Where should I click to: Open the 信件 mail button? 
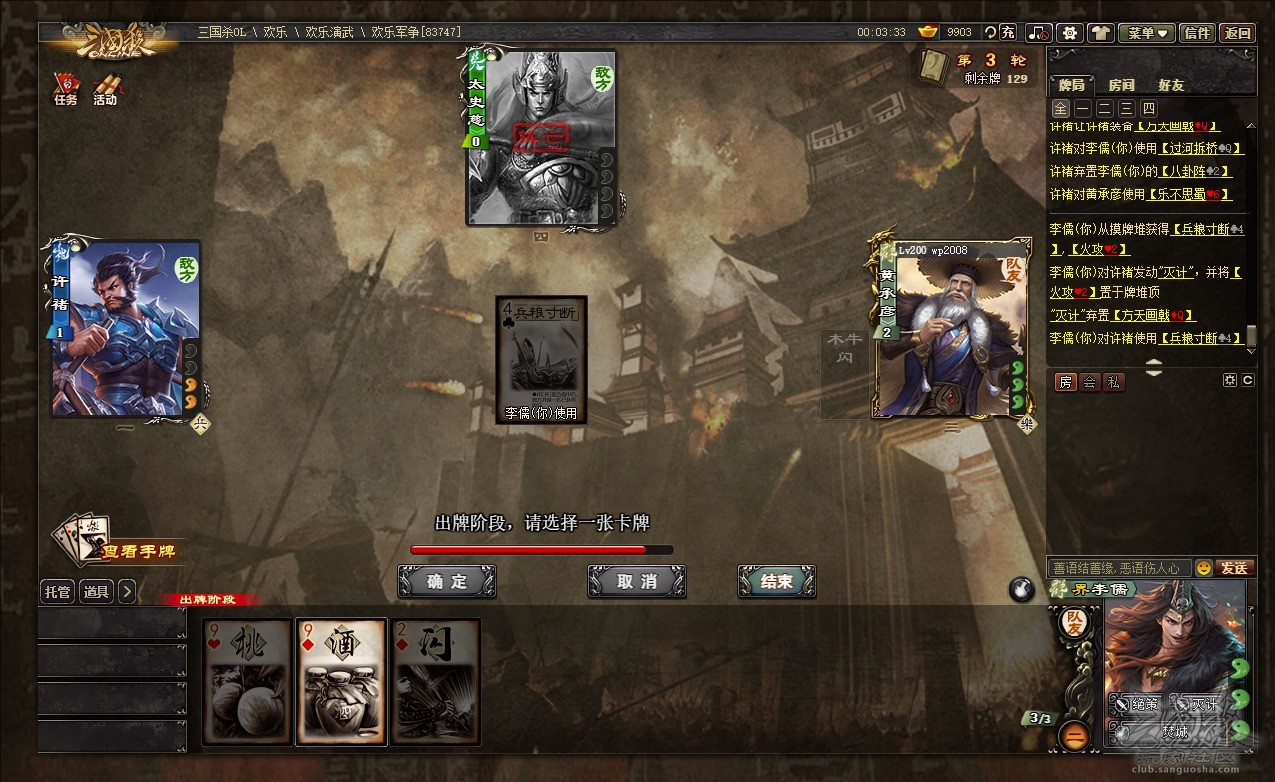(1197, 33)
